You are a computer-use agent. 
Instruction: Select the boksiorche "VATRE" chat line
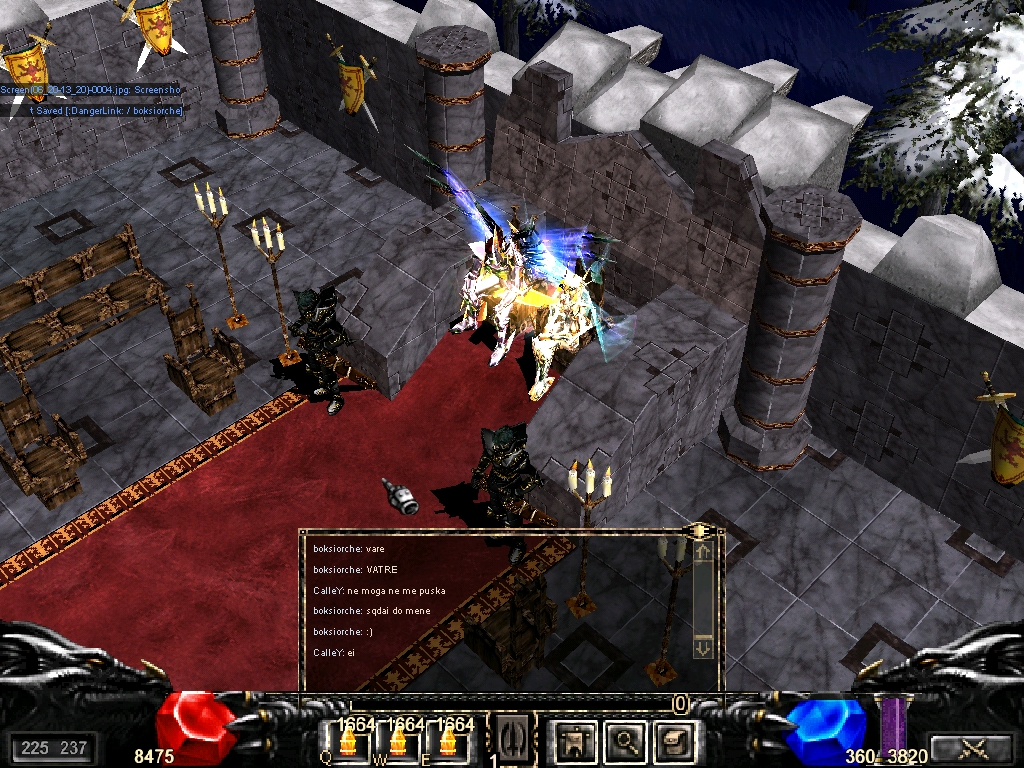pos(355,570)
